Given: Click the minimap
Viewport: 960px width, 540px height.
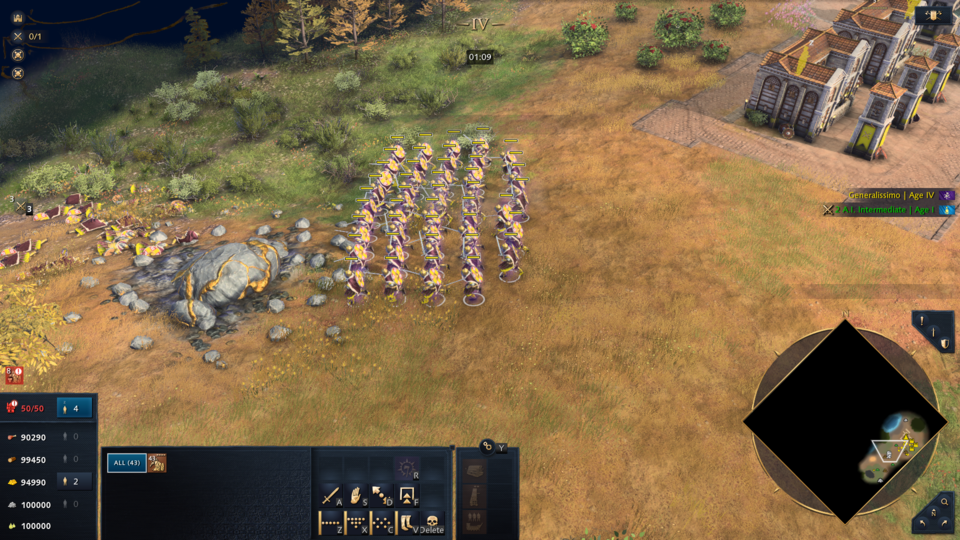Looking at the screenshot, I should pos(846,422).
